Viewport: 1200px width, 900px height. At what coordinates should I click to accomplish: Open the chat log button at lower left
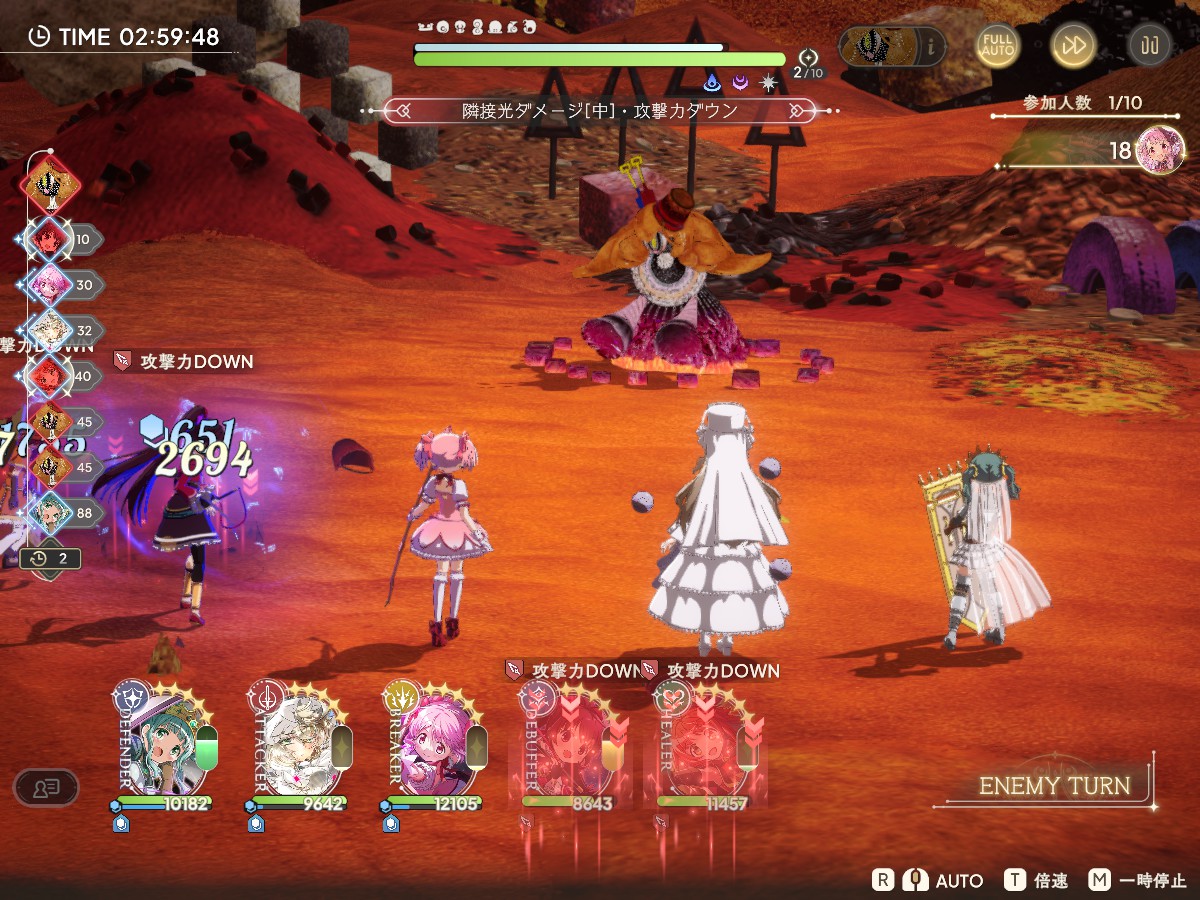45,787
